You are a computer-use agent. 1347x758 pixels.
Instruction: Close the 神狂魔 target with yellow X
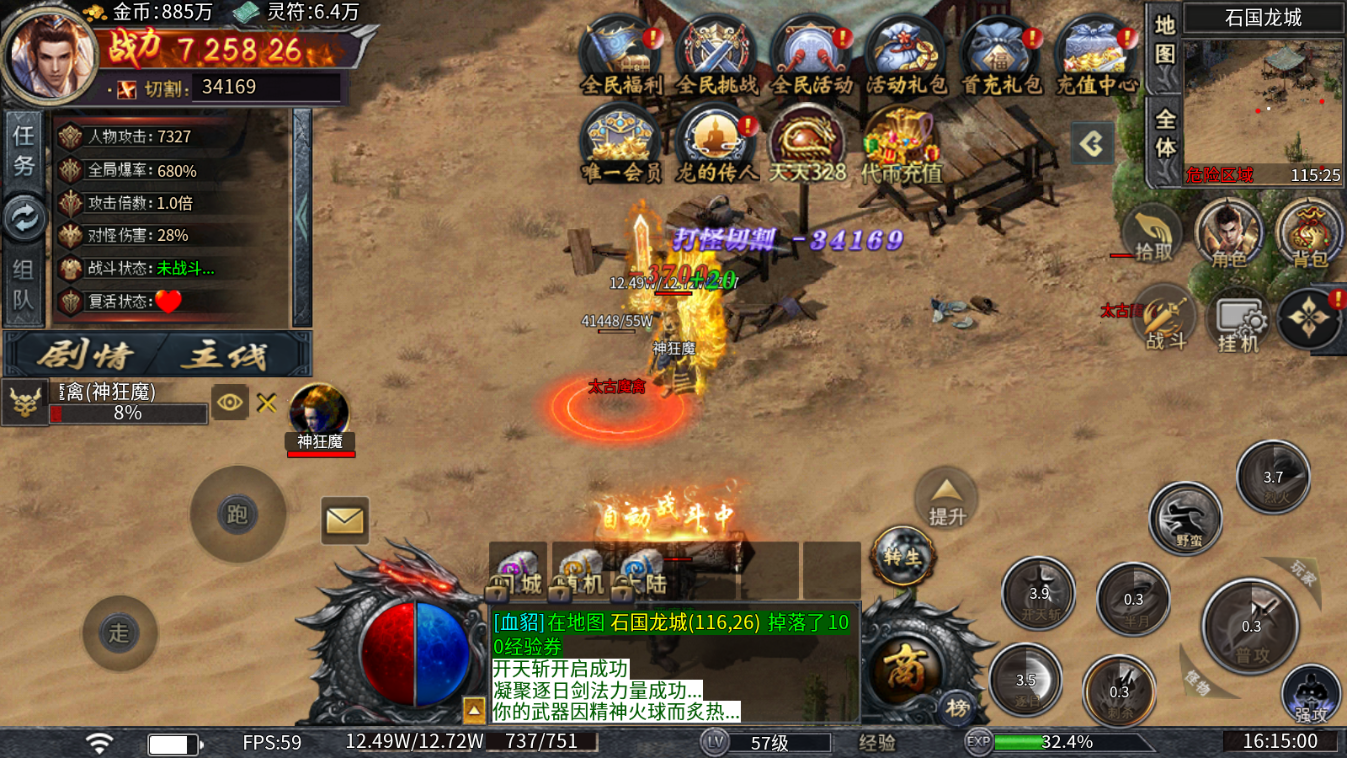266,402
